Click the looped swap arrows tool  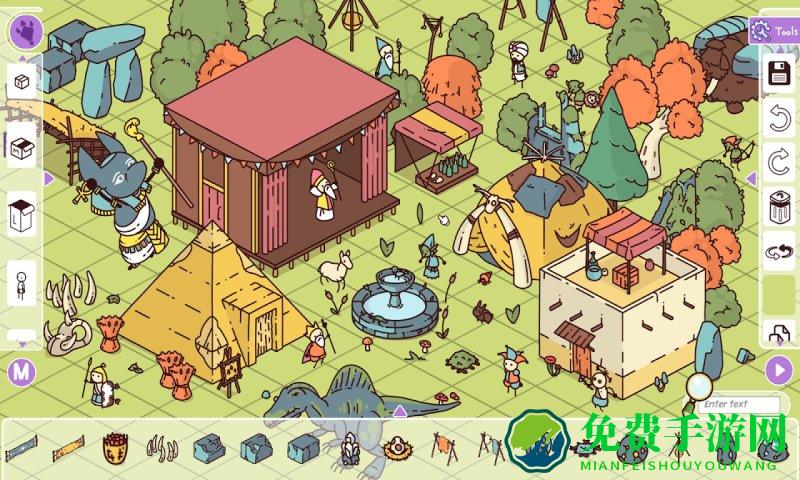point(779,253)
